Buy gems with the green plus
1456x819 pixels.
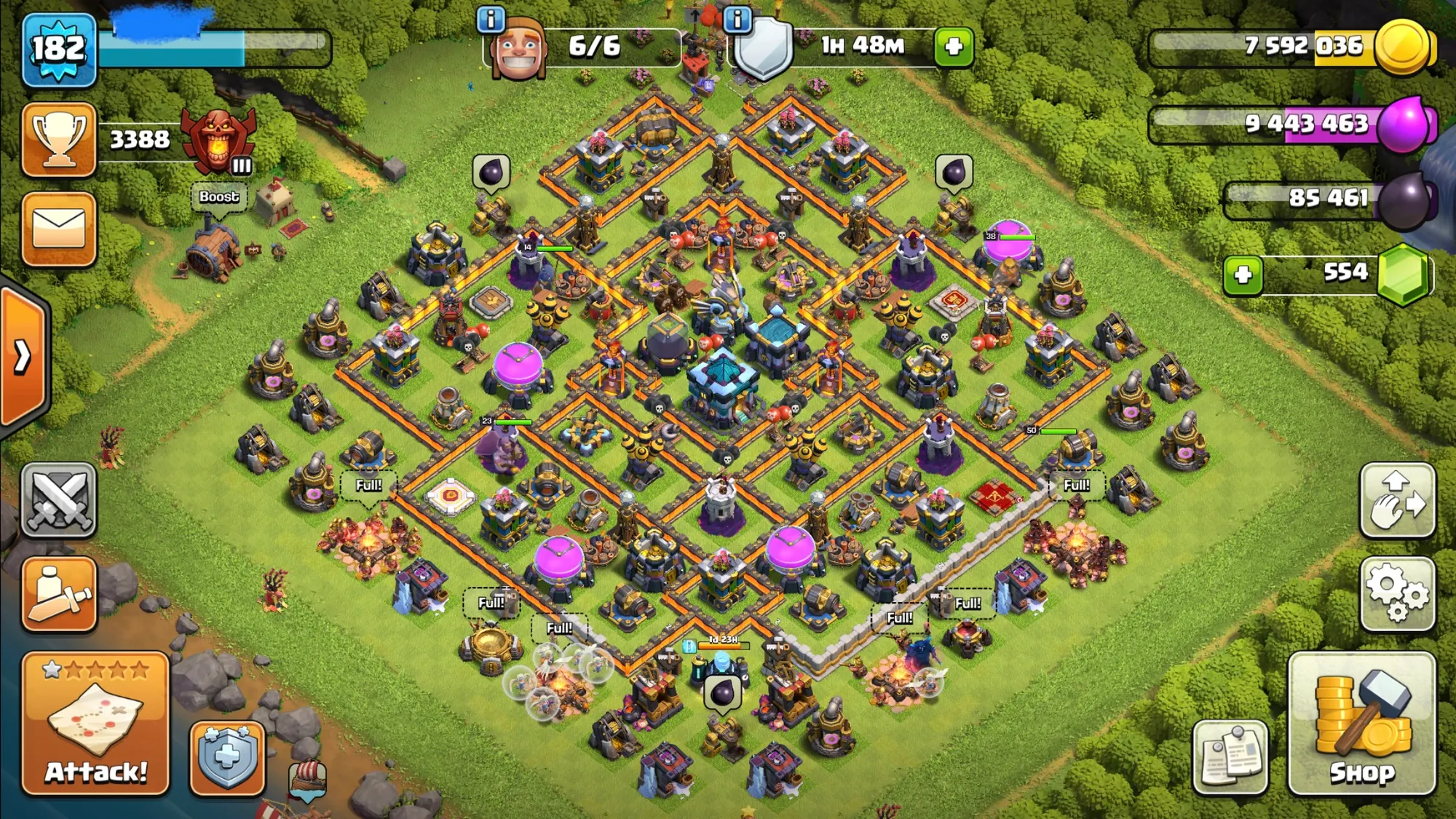[1243, 274]
